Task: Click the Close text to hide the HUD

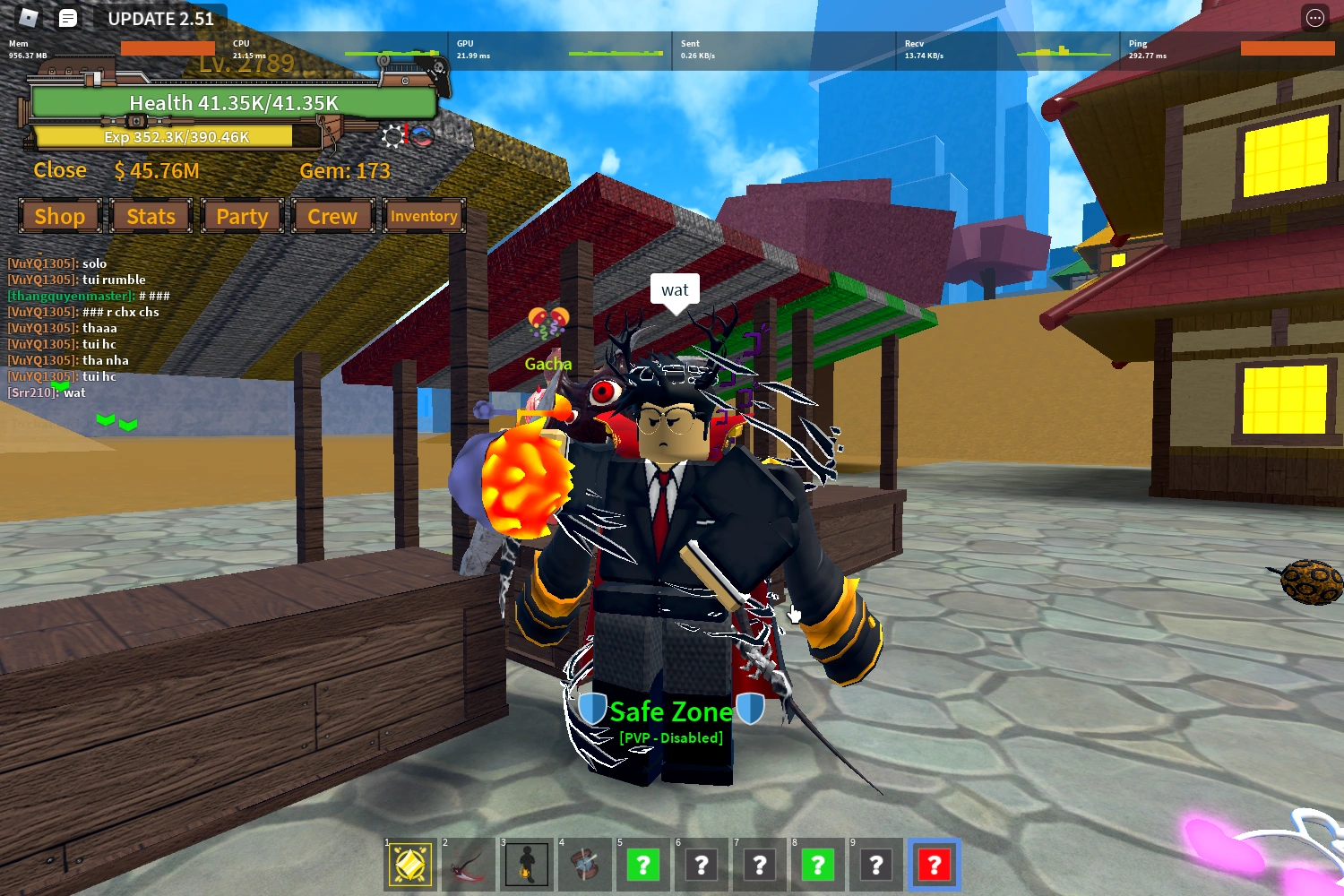Action: 59,169
